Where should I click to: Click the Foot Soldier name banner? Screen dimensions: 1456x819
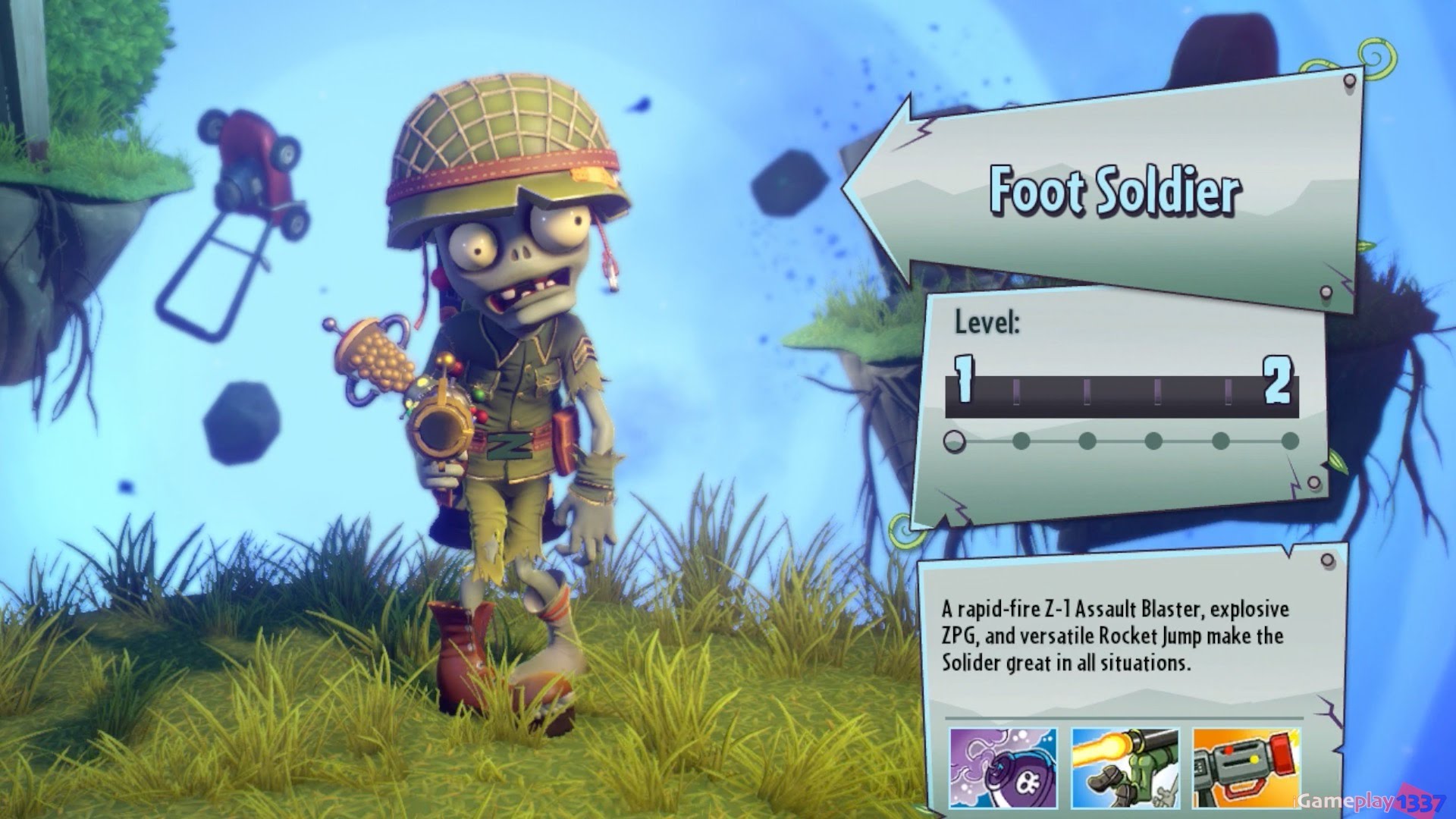click(x=1113, y=190)
